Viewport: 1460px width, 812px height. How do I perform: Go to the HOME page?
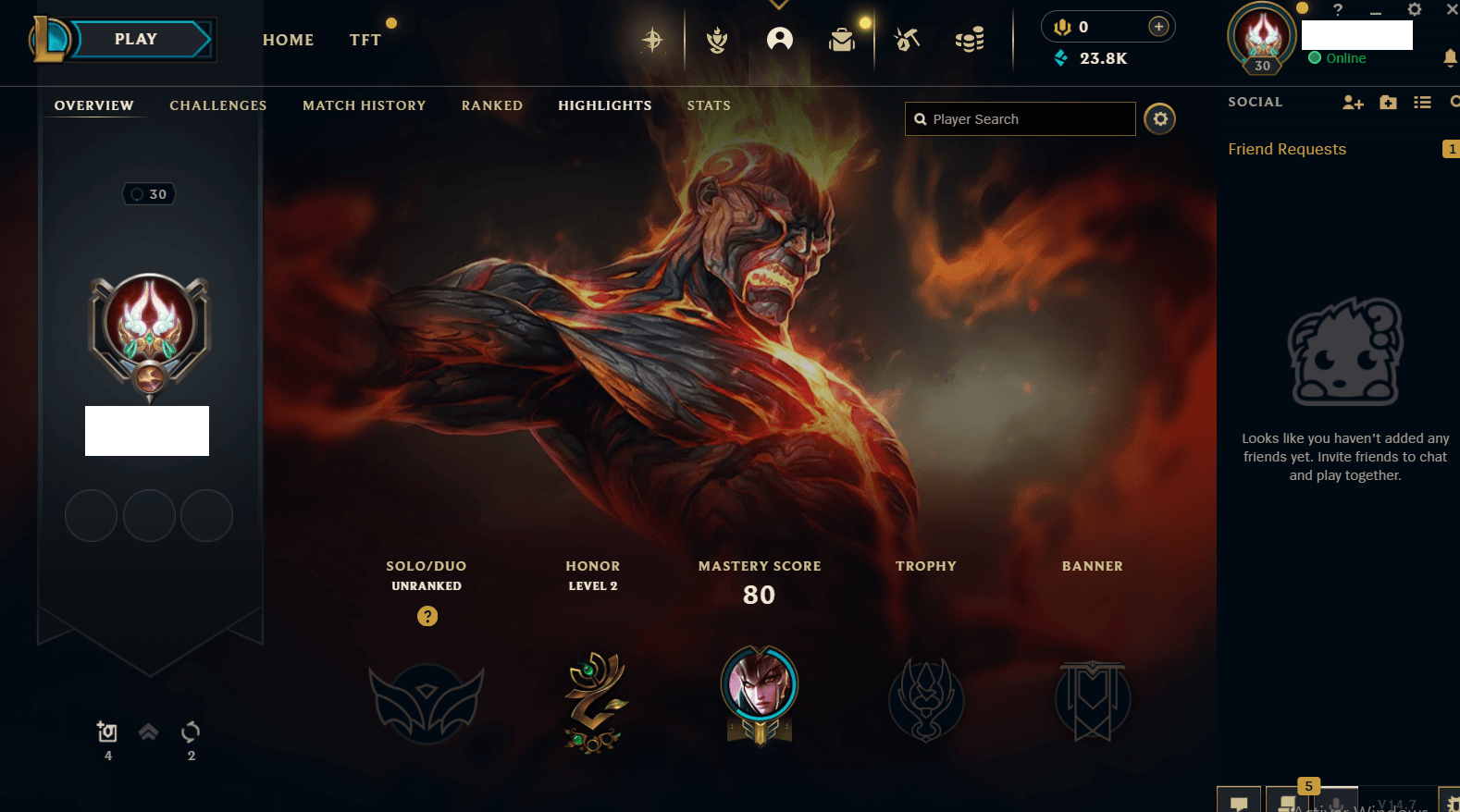(x=288, y=40)
